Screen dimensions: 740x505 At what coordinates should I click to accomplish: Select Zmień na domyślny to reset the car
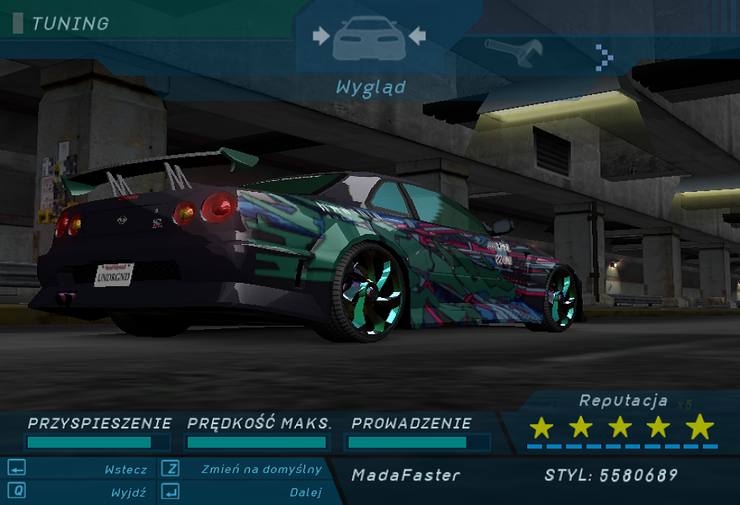260,469
